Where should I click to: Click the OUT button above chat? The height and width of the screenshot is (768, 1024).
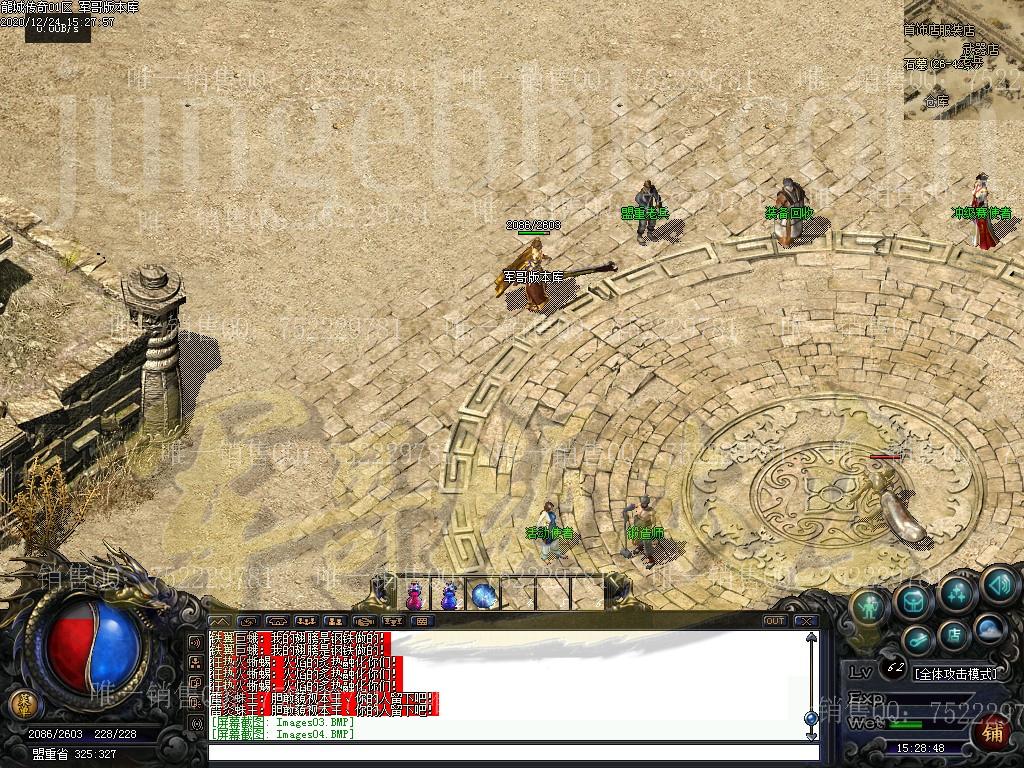[774, 621]
